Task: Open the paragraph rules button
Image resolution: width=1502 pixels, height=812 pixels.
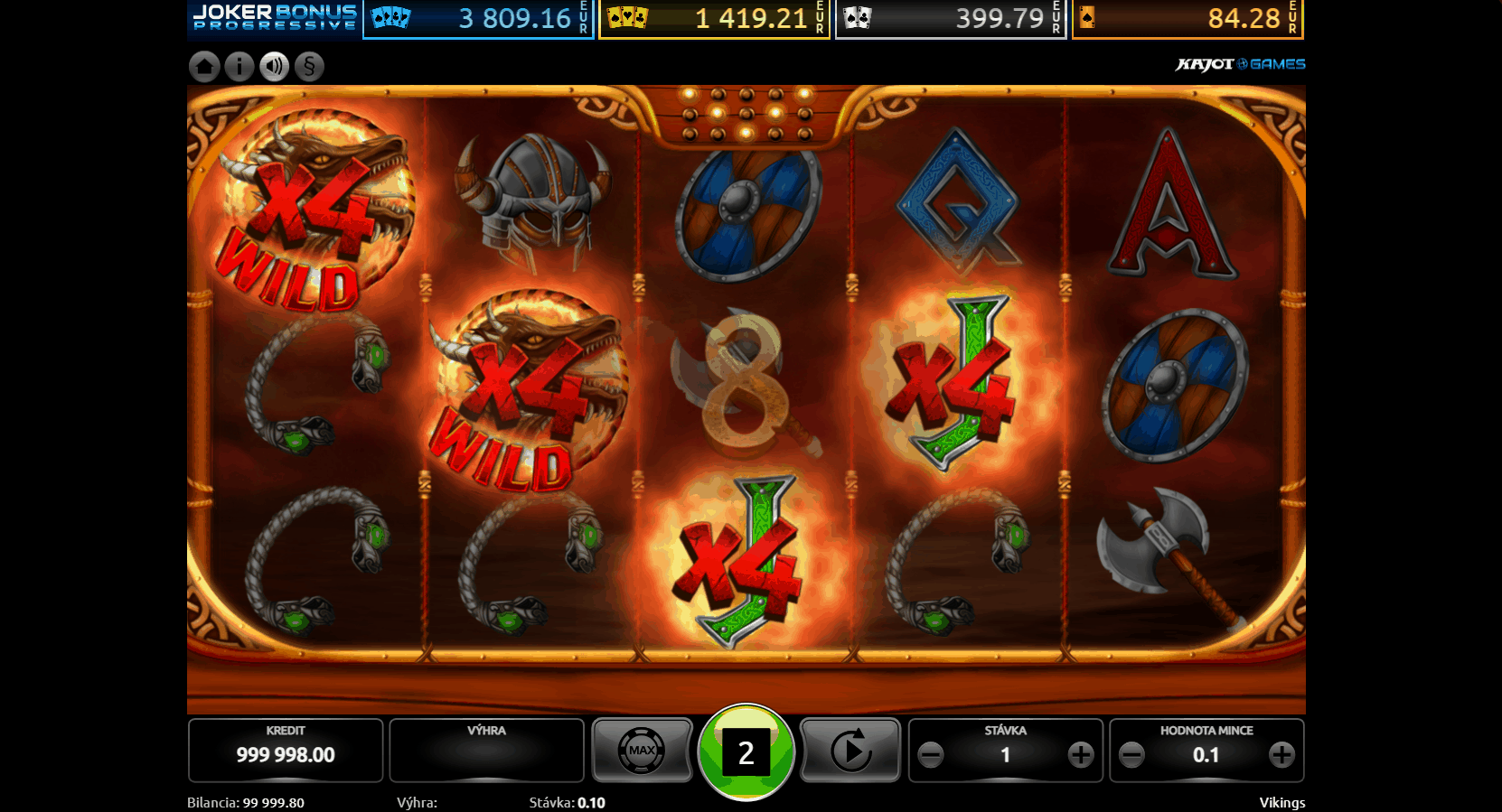Action: 309,66
